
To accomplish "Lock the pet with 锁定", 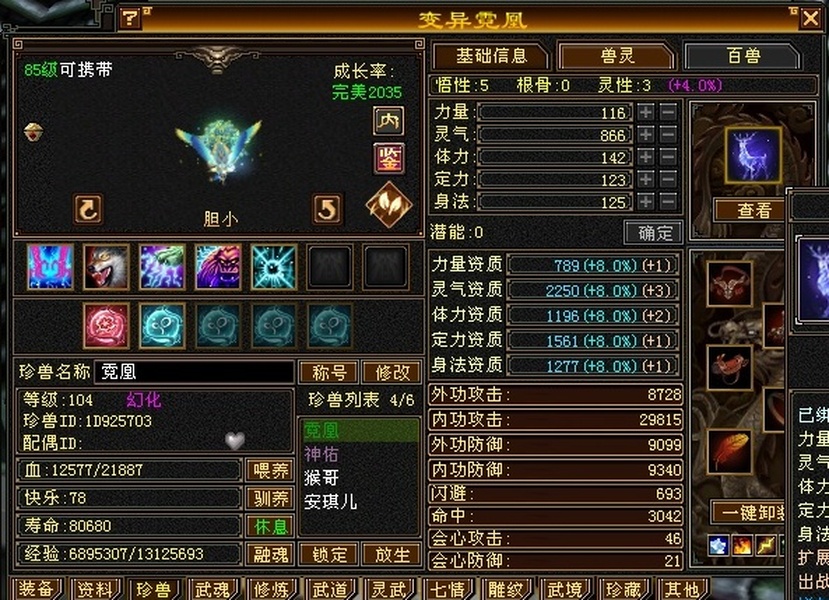I will pos(329,554).
